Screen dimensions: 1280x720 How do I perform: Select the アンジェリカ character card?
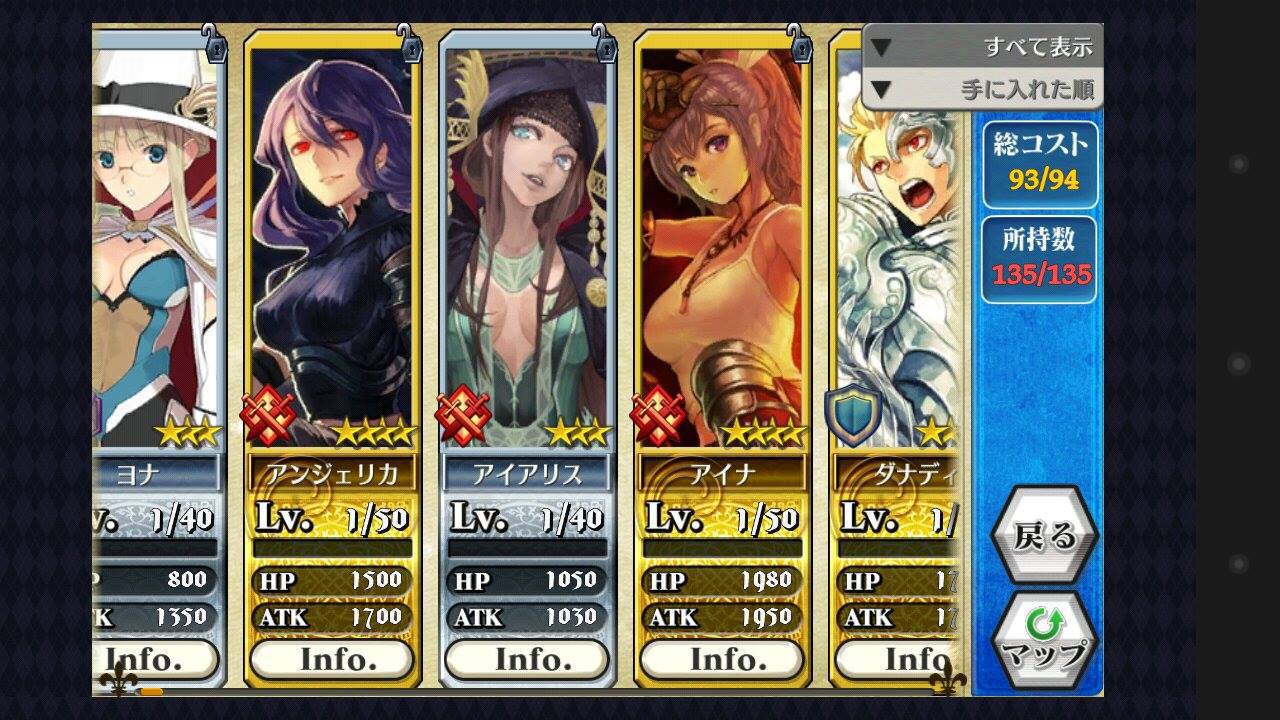(332, 250)
